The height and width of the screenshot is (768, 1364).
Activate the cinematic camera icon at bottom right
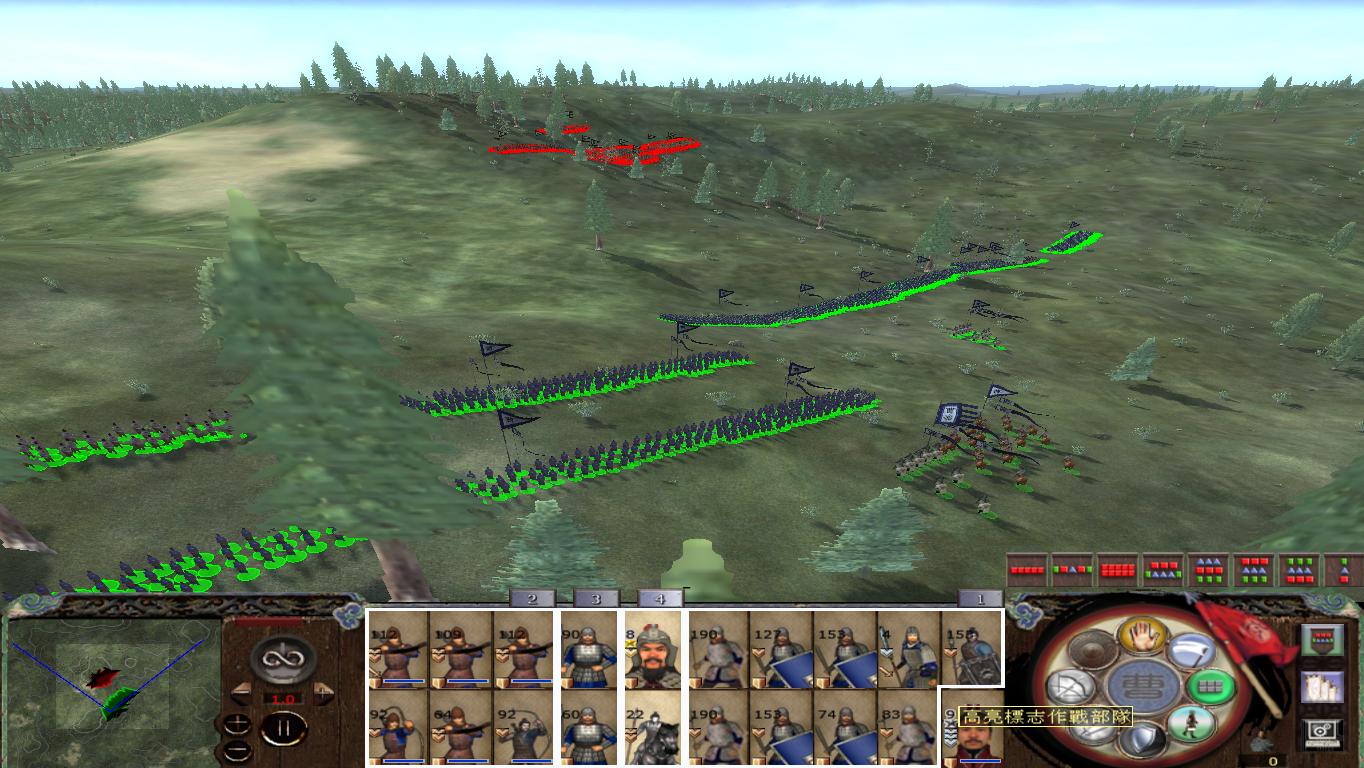(x=1320, y=732)
